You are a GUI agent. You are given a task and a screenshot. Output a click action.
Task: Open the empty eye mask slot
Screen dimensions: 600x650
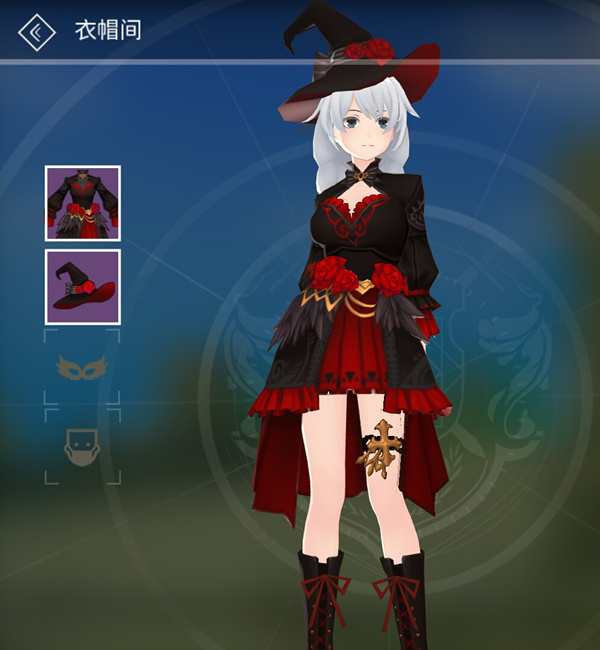coord(82,369)
